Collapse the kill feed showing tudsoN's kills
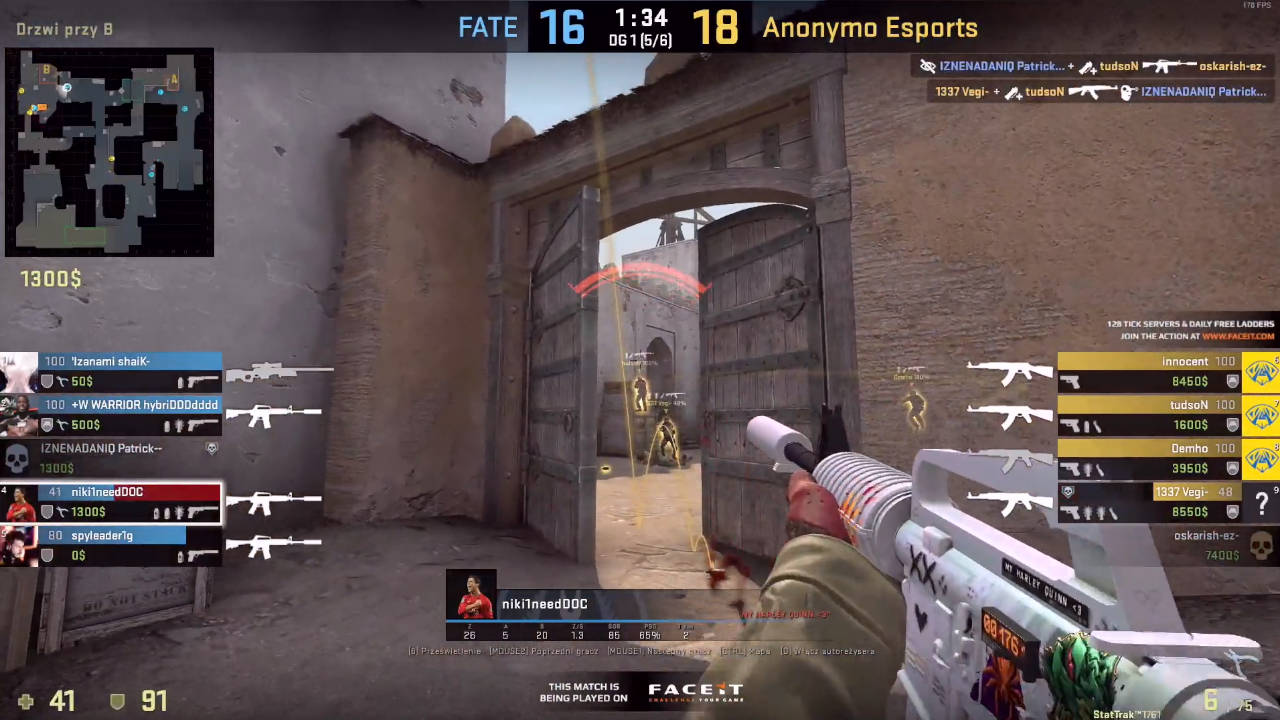Screen dimensions: 1280x720 point(1090,78)
